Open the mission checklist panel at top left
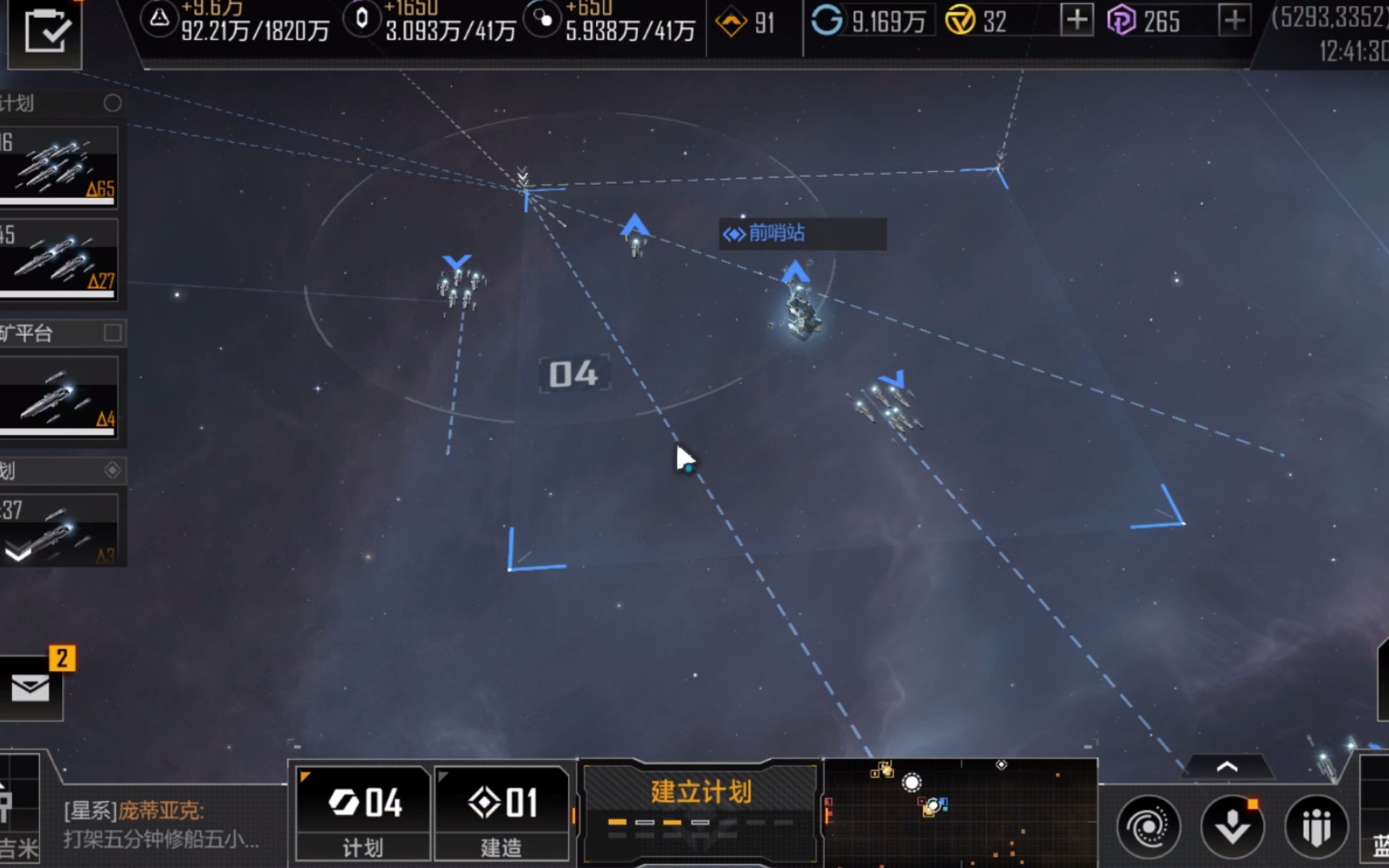 pos(44,33)
